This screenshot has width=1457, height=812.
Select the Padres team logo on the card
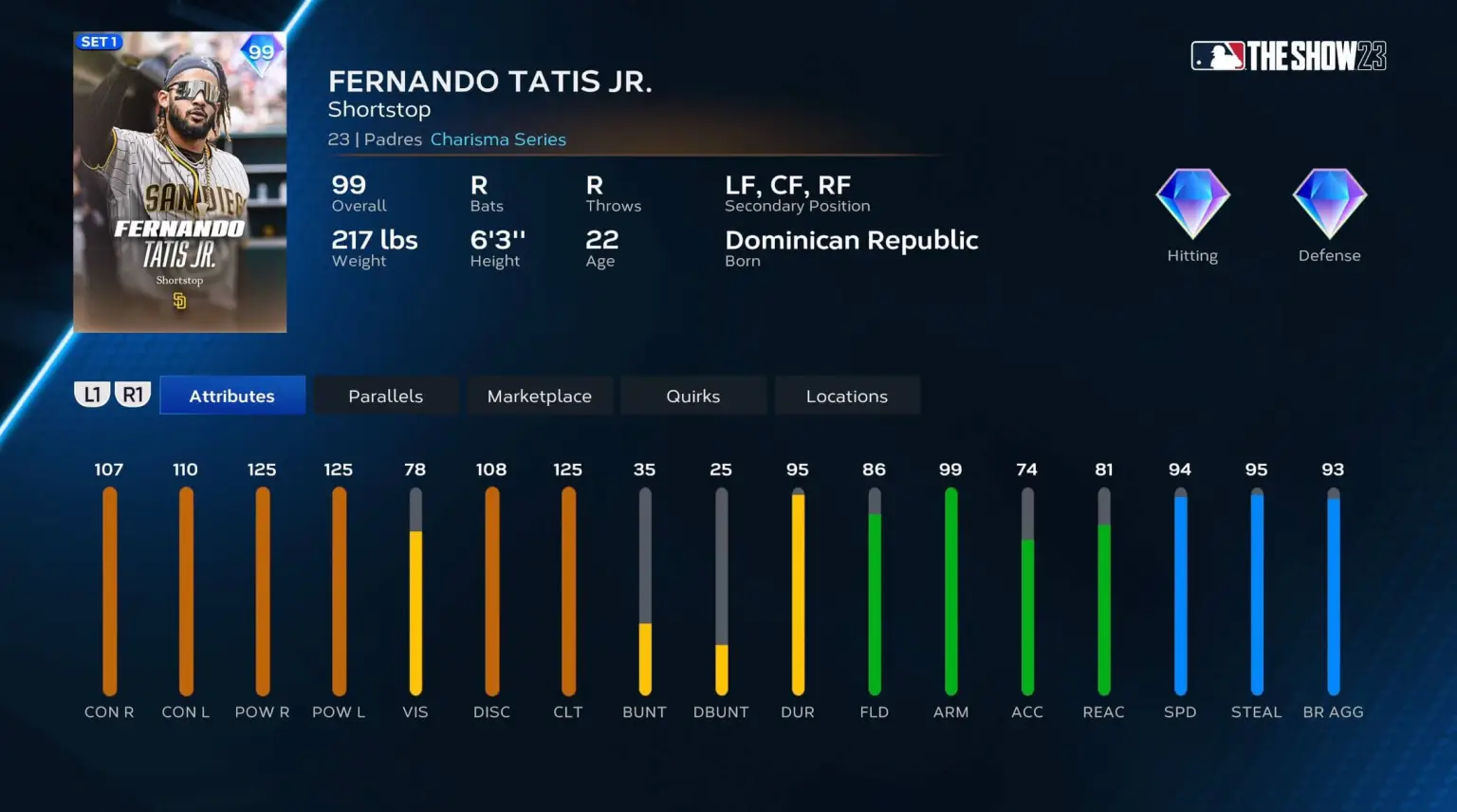(180, 302)
